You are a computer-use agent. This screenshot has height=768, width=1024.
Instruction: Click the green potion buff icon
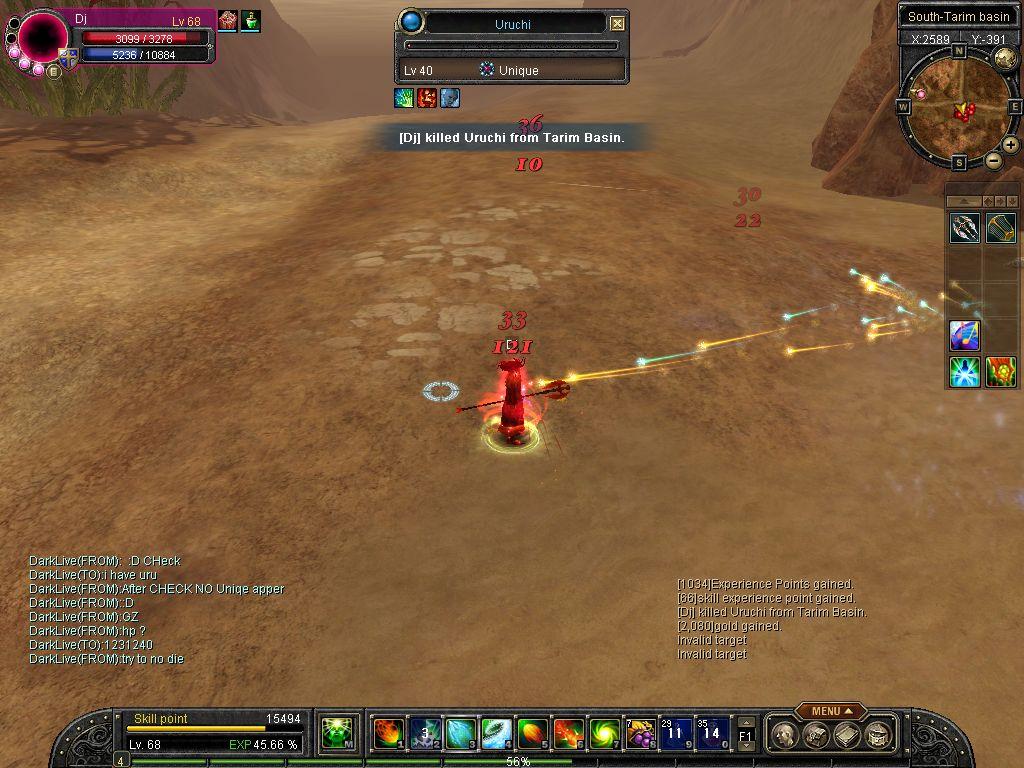click(x=250, y=21)
